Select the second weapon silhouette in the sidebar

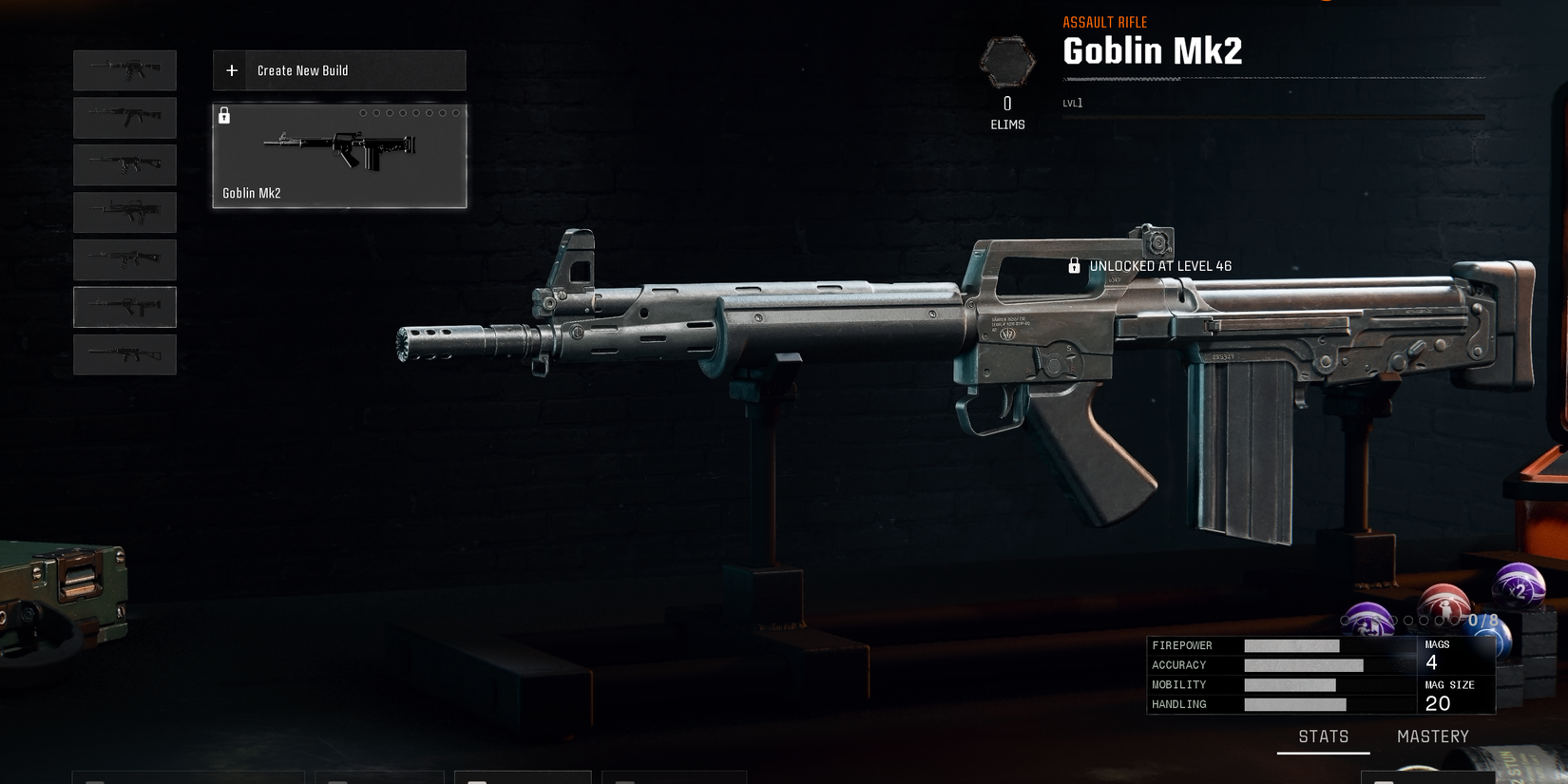(124, 117)
